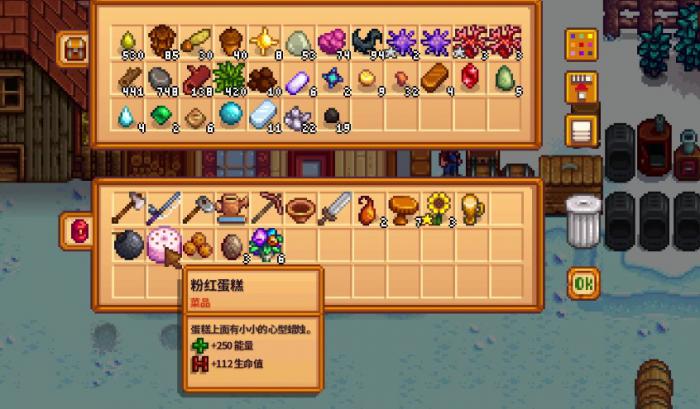Image resolution: width=700 pixels, height=409 pixels.
Task: Take the wood stack of 441
Action: (127, 79)
